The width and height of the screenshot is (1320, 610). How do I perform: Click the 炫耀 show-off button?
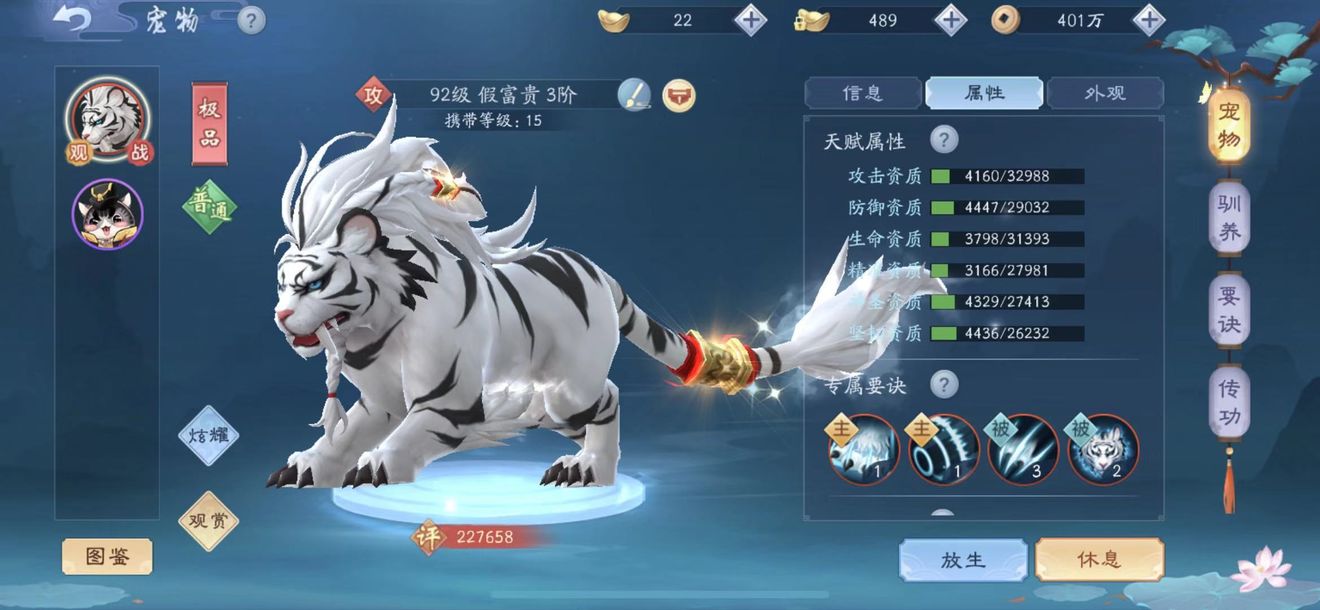pyautogui.click(x=209, y=436)
